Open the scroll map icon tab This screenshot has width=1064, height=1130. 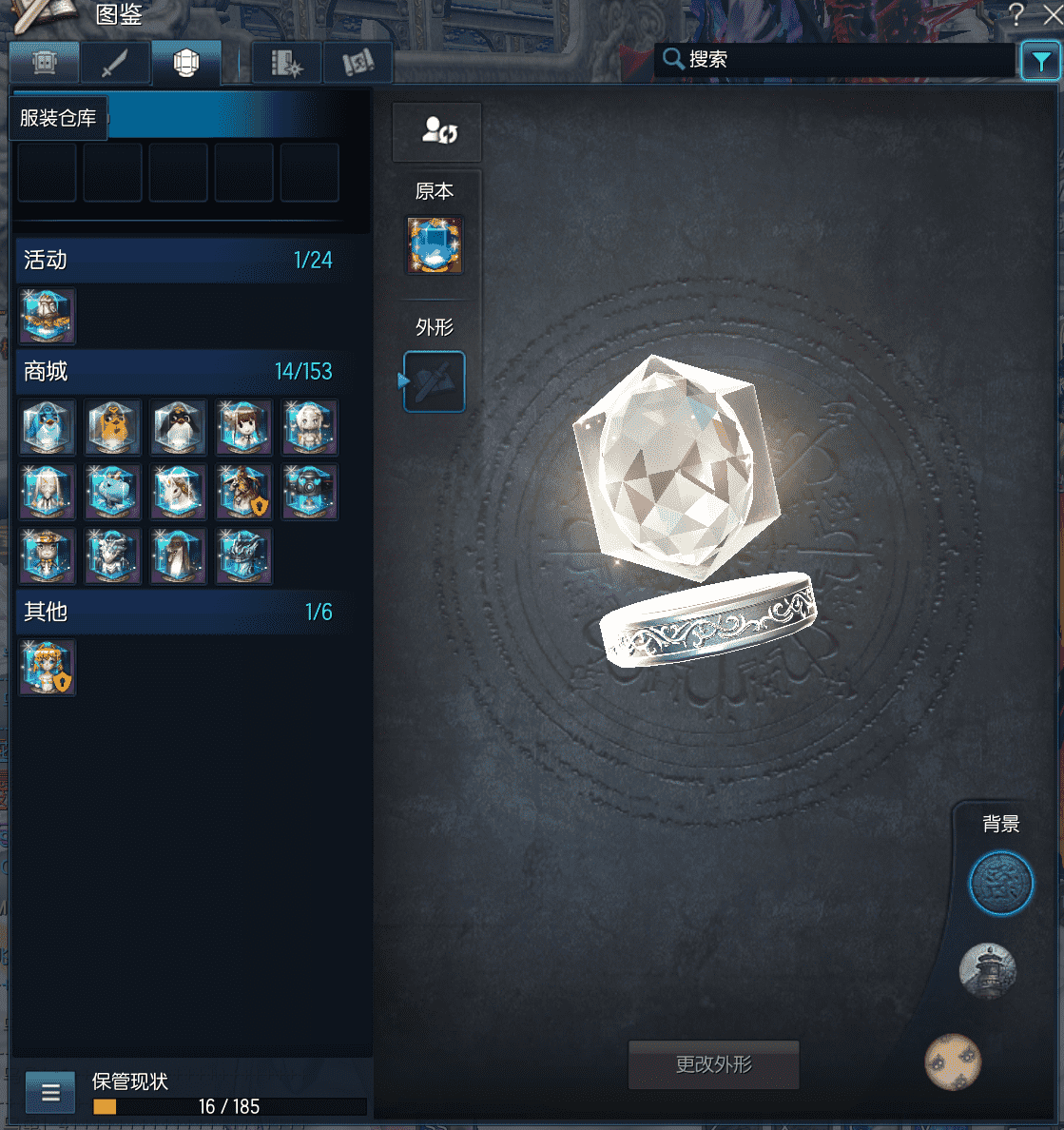(x=358, y=64)
